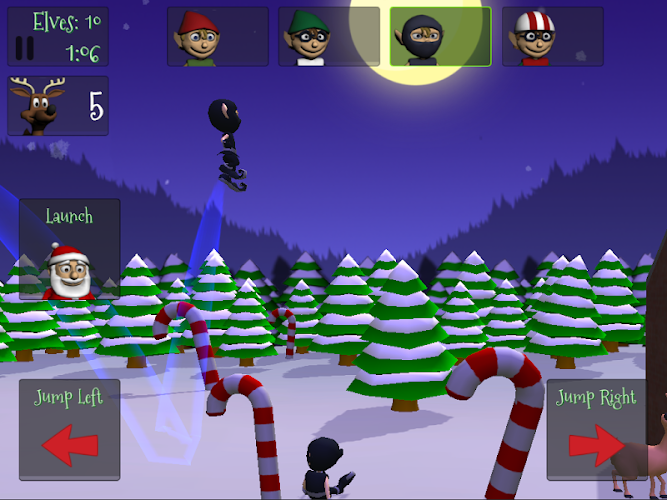Tap the Jump Right arrow button
The image size is (667, 500).
coord(596,429)
